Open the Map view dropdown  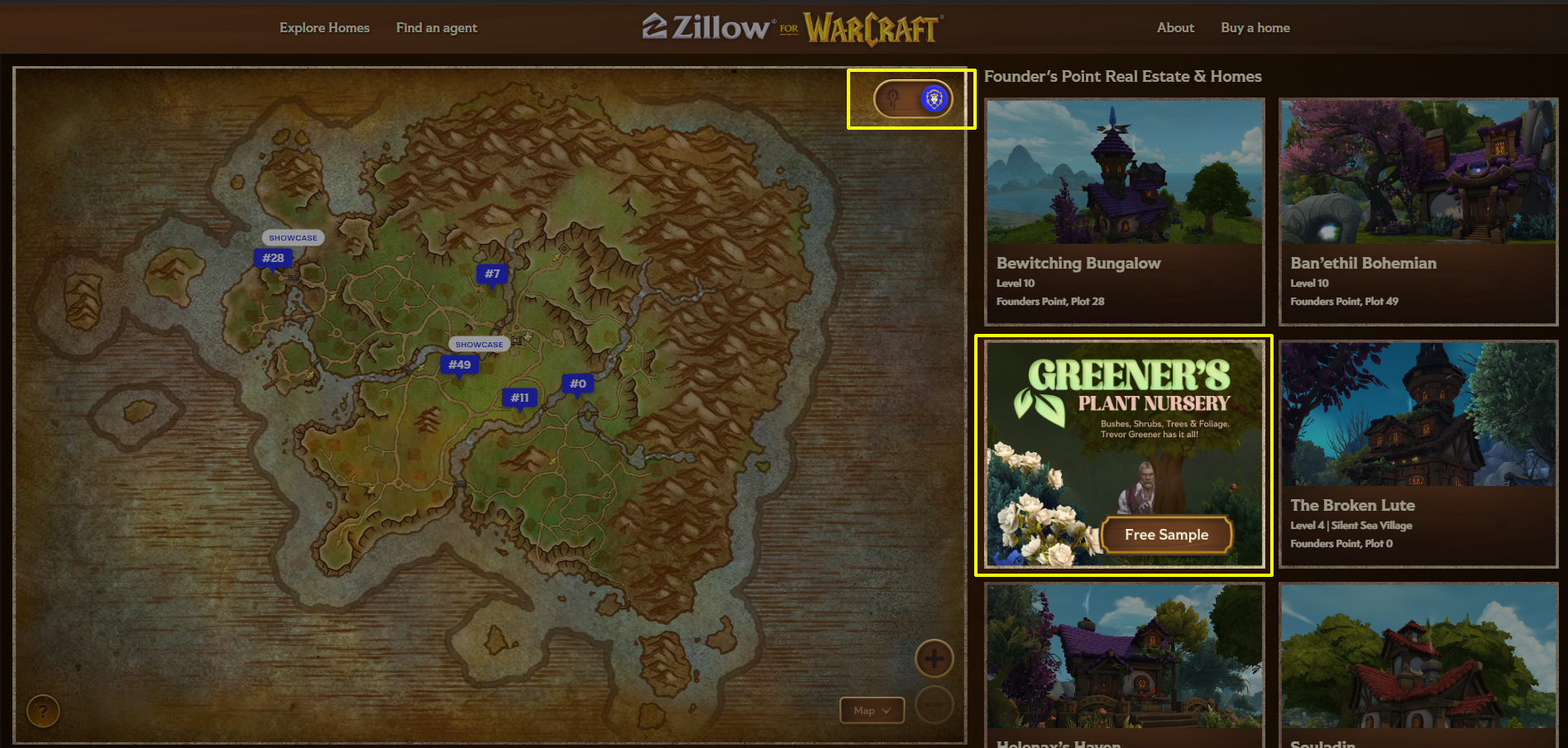pyautogui.click(x=872, y=710)
